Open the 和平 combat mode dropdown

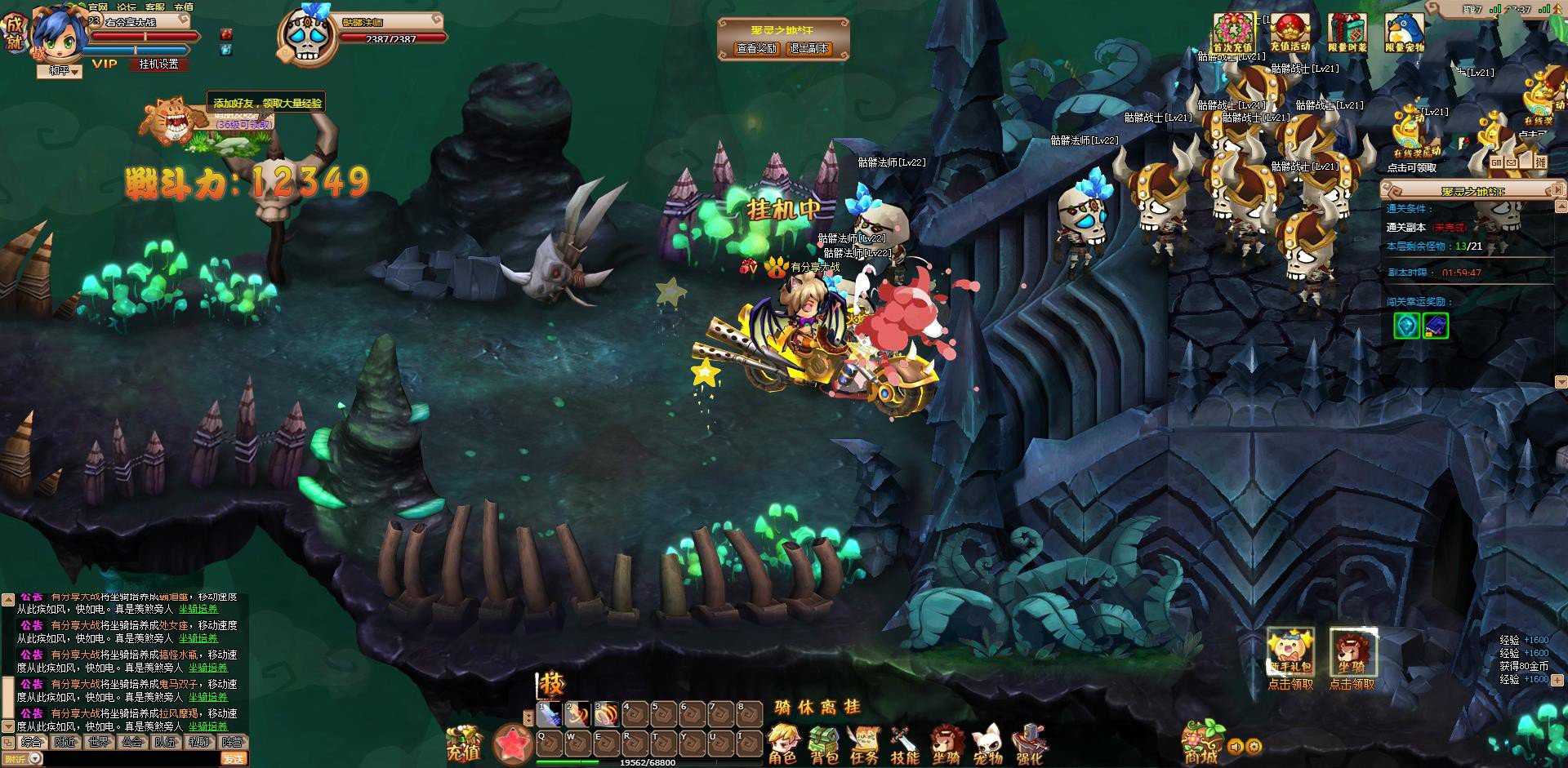(x=60, y=71)
